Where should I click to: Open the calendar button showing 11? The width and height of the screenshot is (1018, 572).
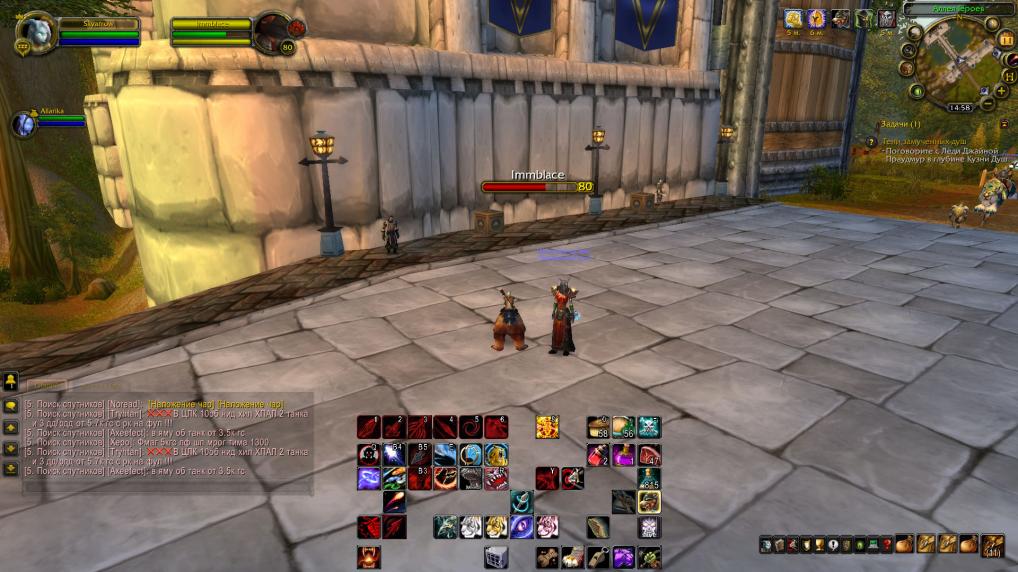tap(1006, 40)
